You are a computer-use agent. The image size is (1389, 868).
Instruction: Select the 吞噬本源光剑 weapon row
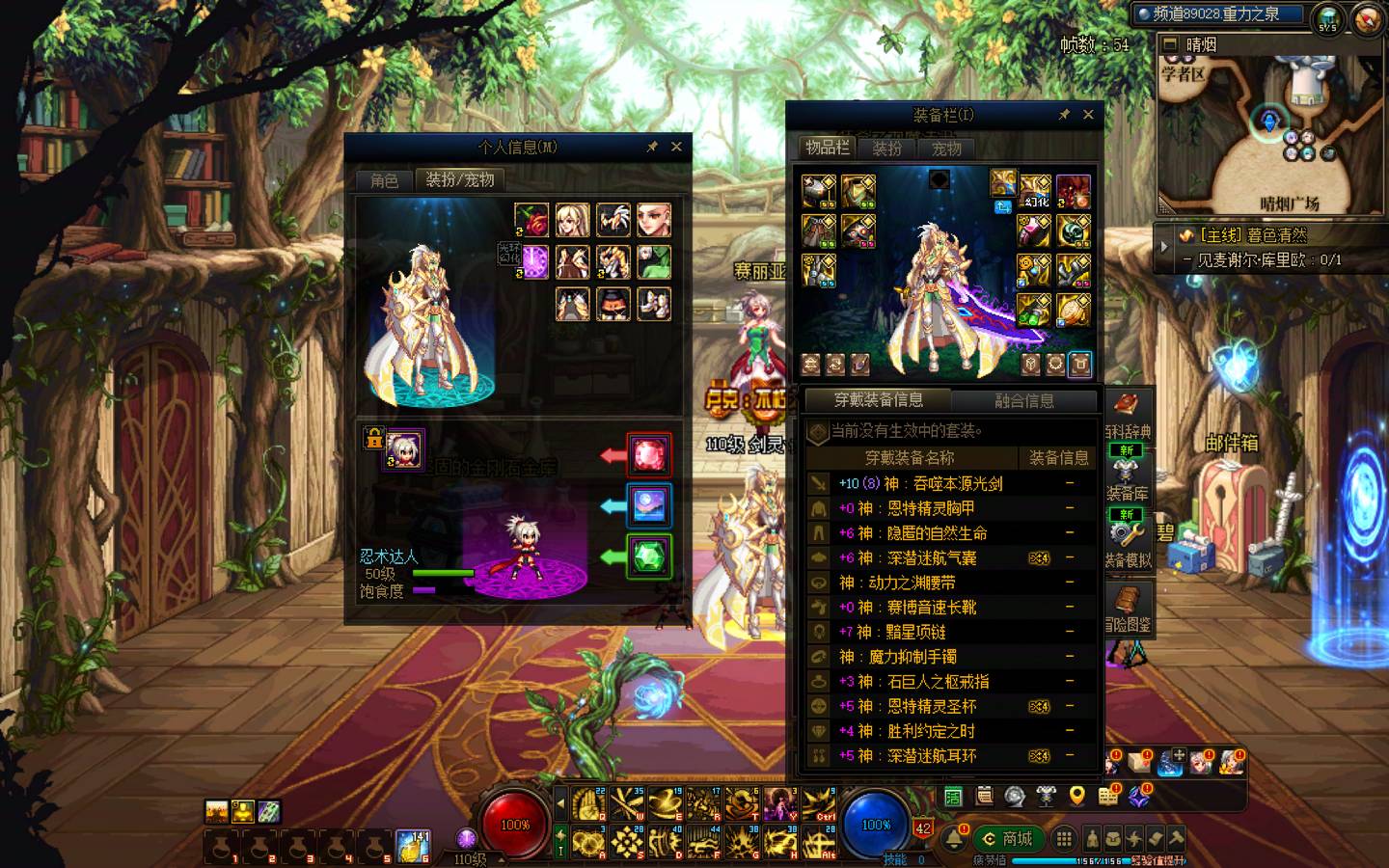coord(950,483)
